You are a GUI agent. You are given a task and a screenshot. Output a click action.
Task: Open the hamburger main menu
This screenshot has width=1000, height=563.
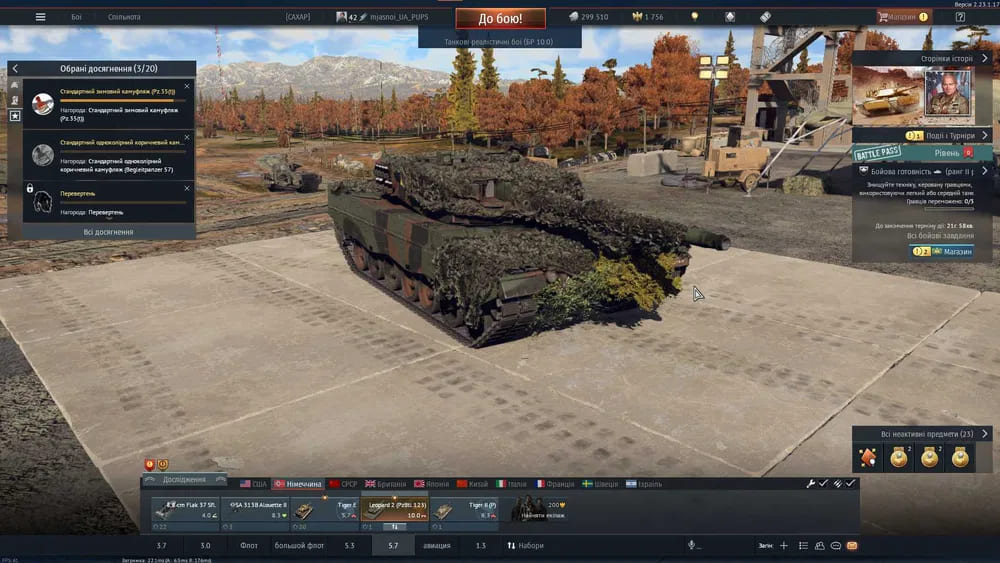pos(40,17)
